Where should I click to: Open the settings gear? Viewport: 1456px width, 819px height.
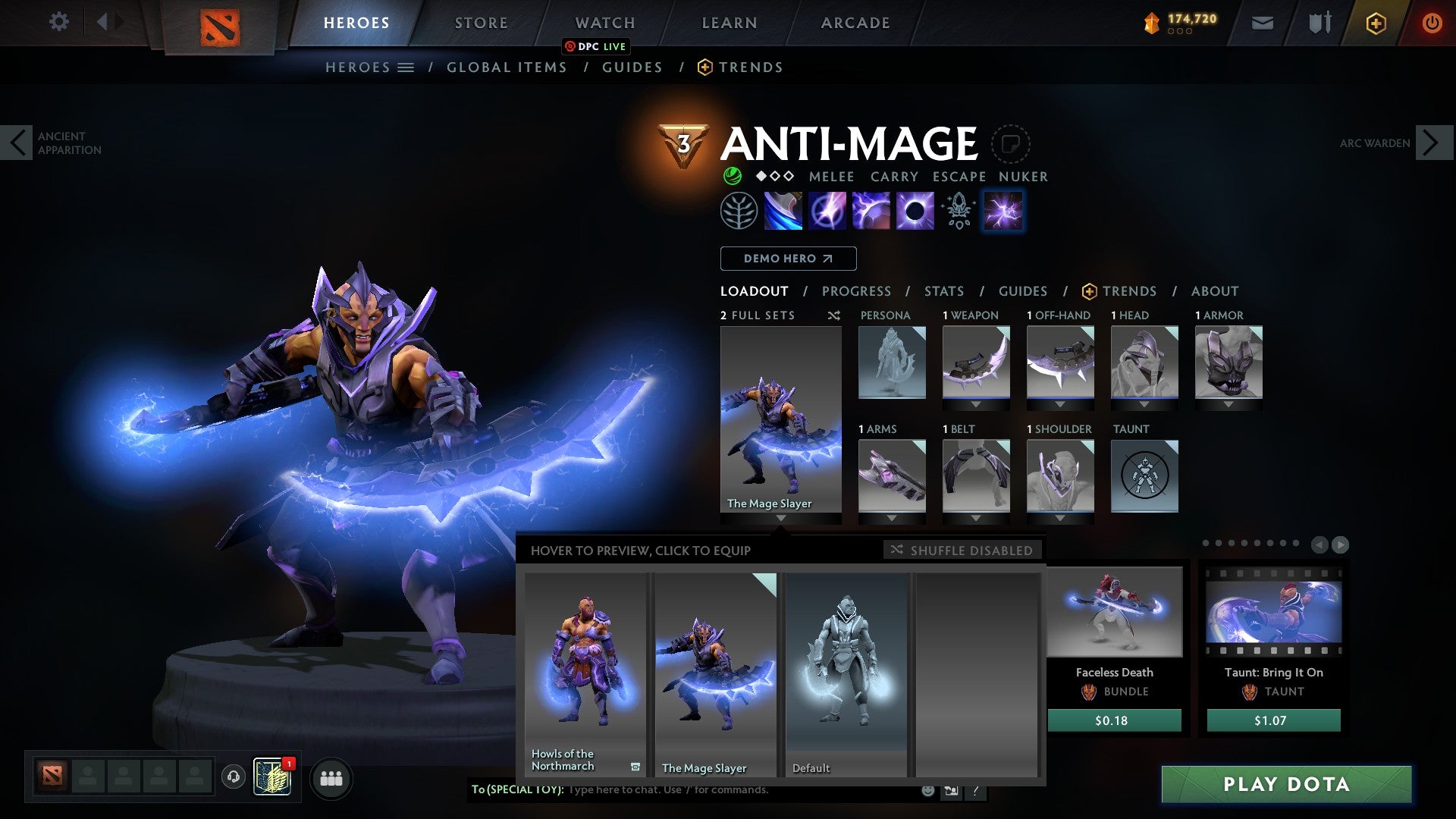click(58, 23)
